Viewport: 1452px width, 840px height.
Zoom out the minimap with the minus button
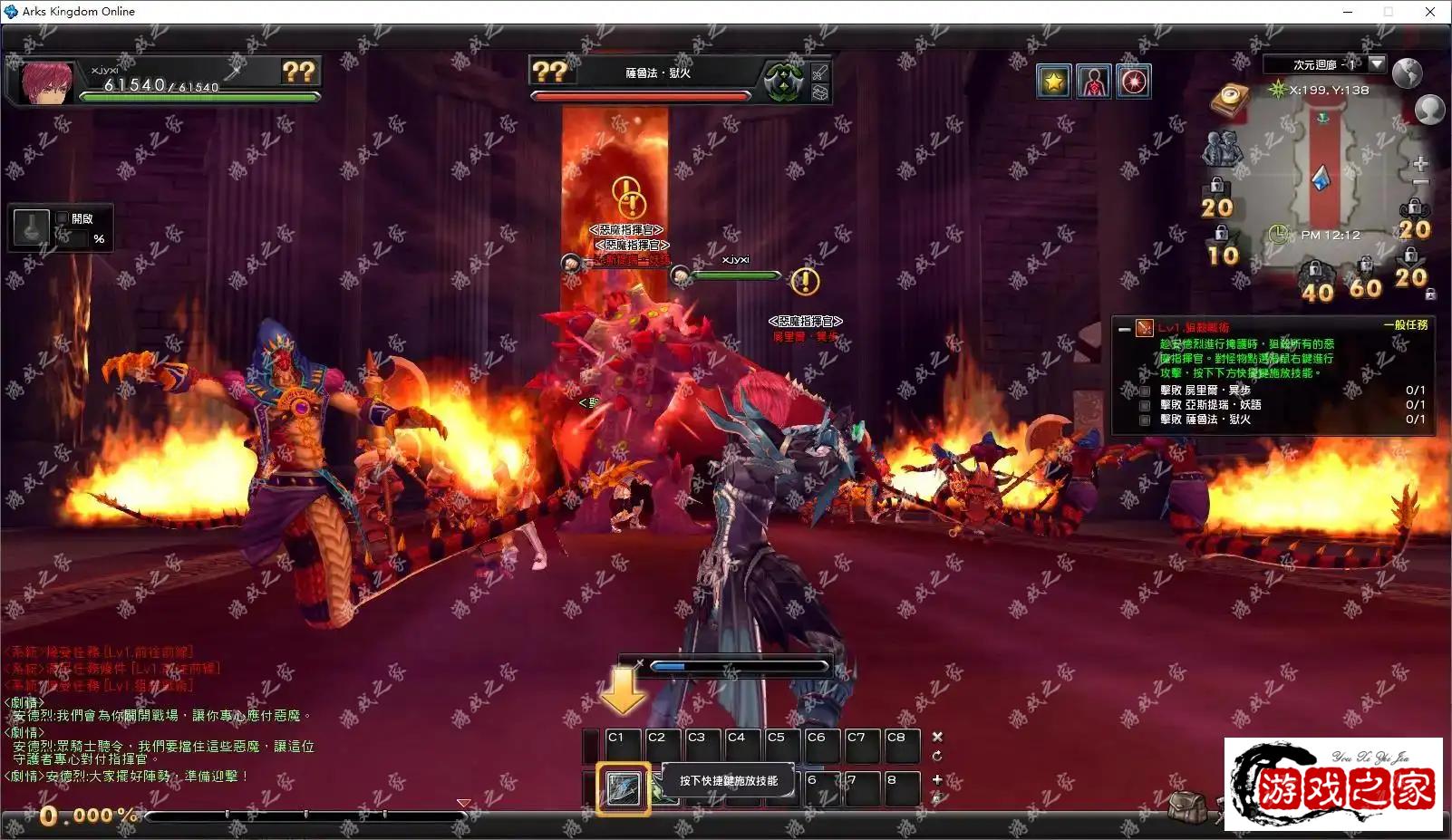(x=1419, y=182)
